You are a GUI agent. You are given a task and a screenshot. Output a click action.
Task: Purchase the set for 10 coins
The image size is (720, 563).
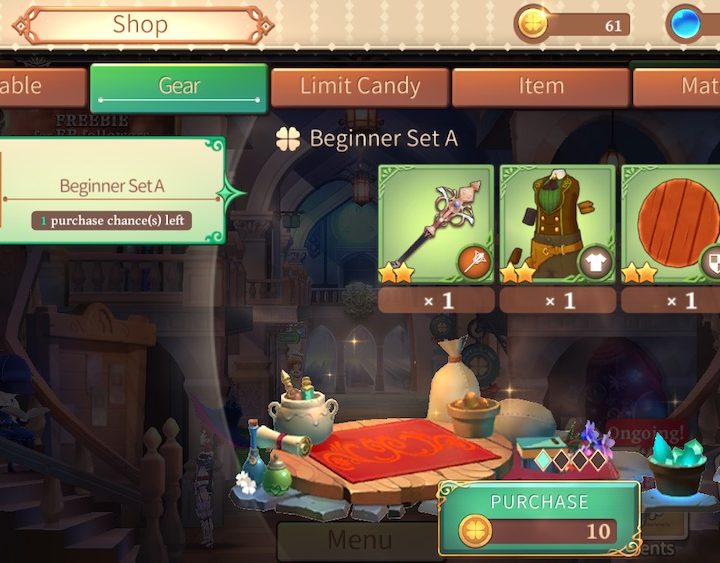538,517
